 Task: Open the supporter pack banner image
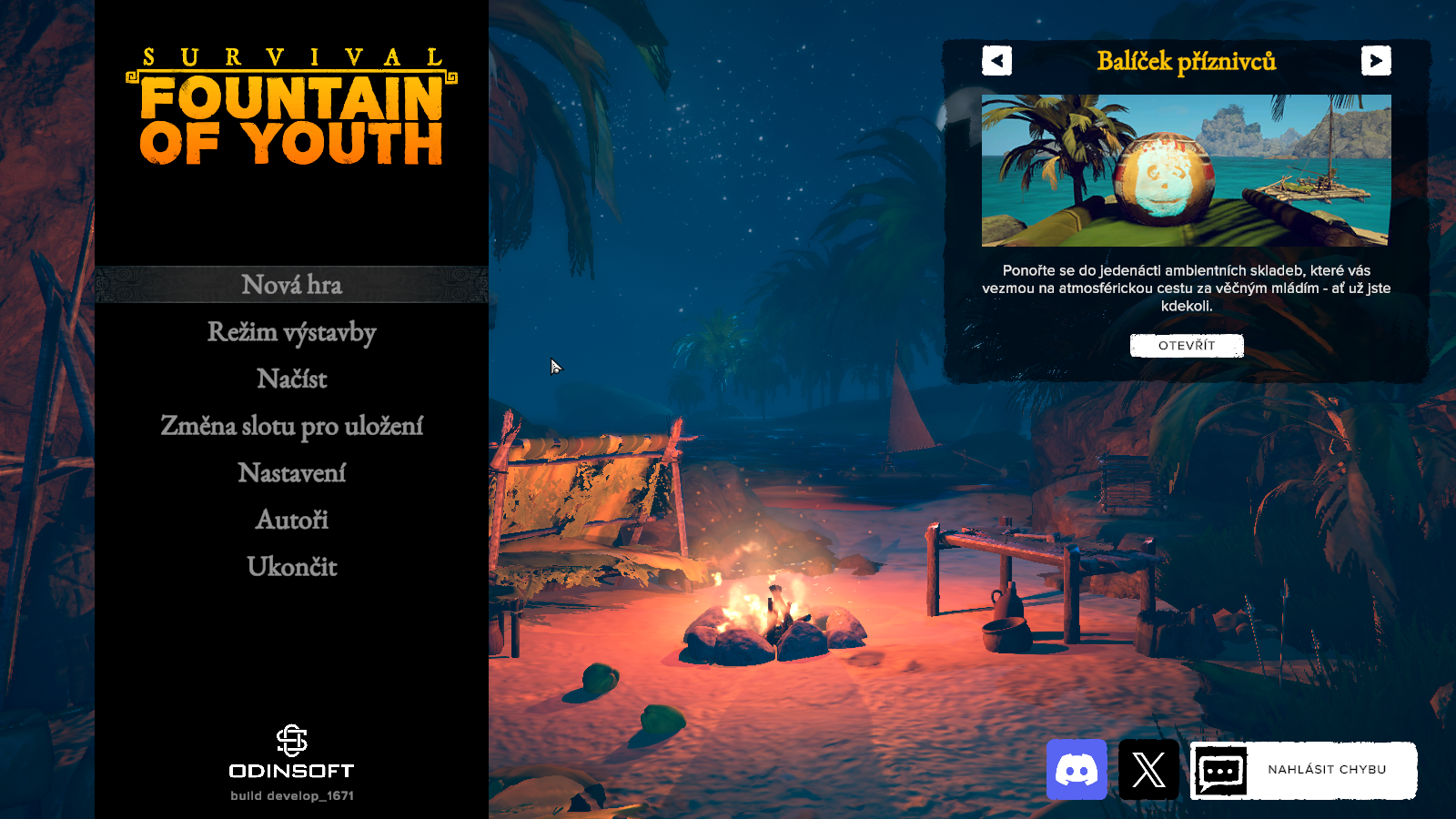(x=1186, y=170)
